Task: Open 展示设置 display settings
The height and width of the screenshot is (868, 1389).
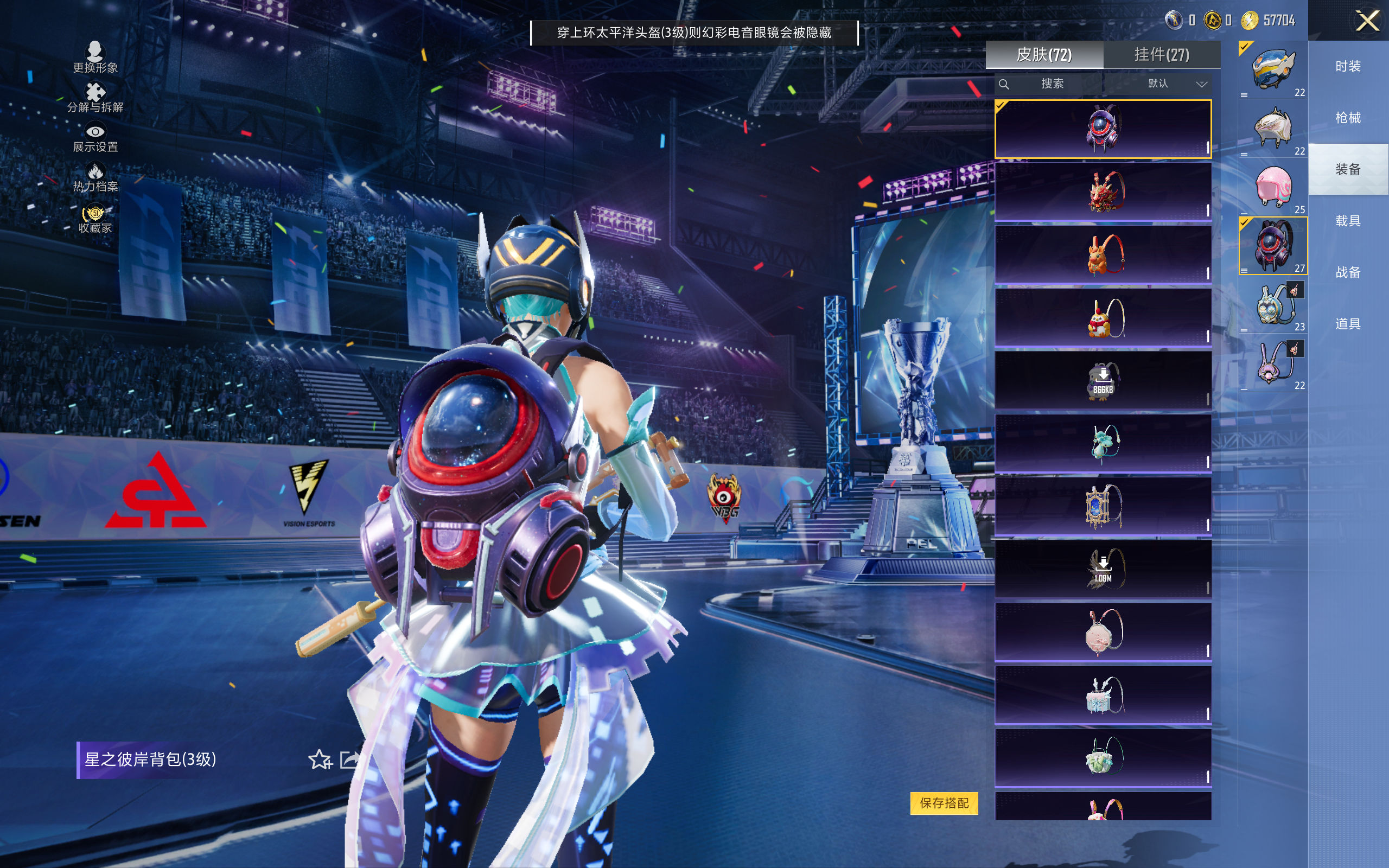Action: (95, 138)
